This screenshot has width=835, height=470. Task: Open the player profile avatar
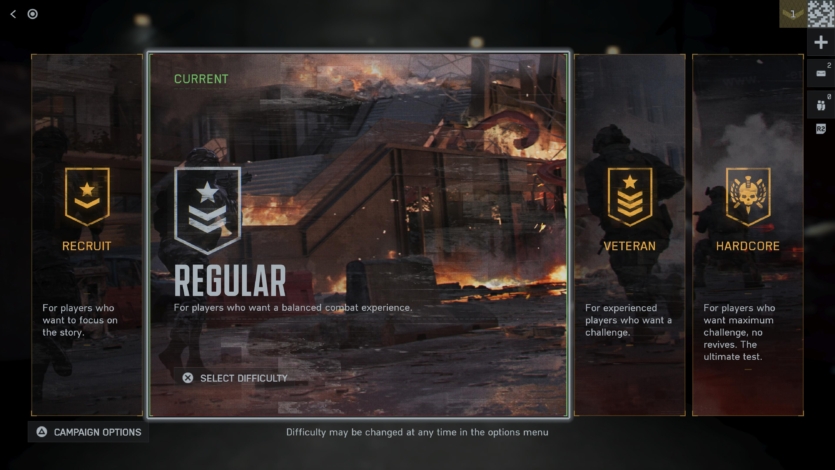coord(821,13)
